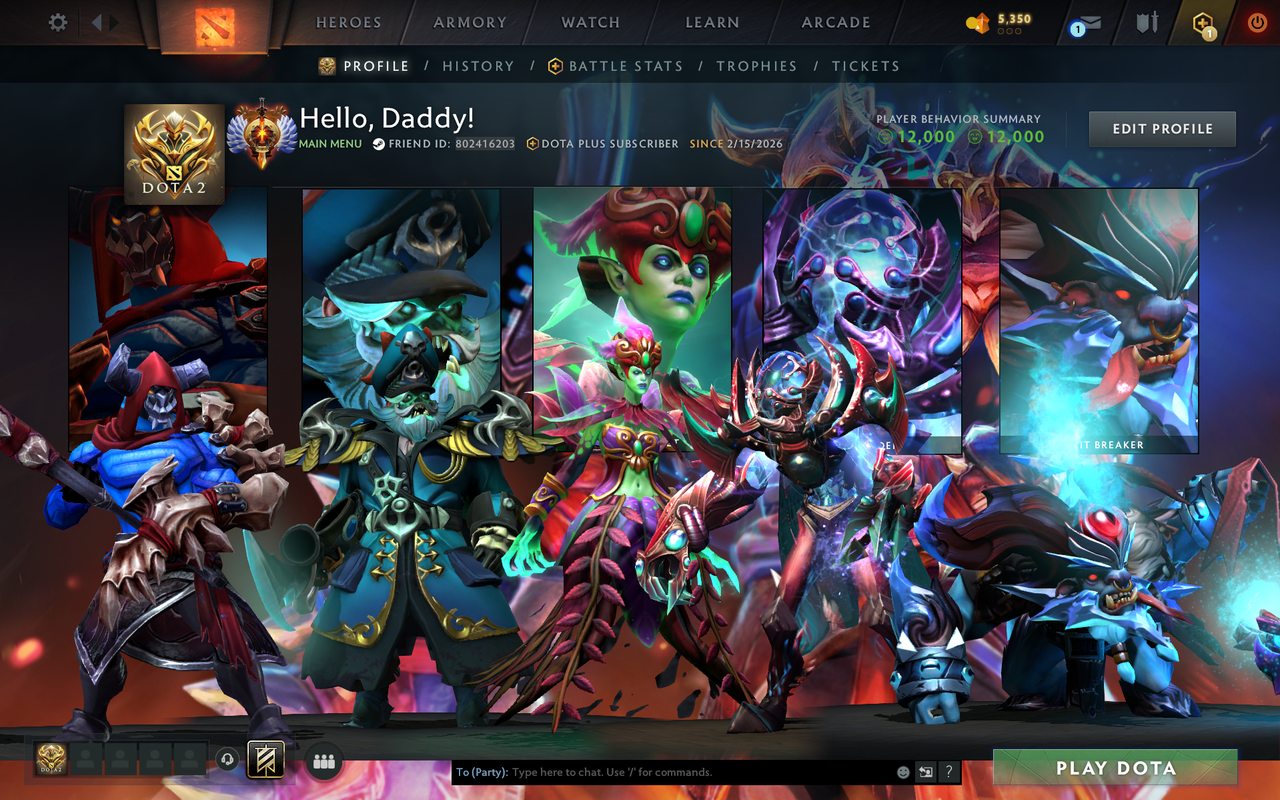Open the mail notification inbox
The image size is (1280, 800).
click(x=1090, y=22)
